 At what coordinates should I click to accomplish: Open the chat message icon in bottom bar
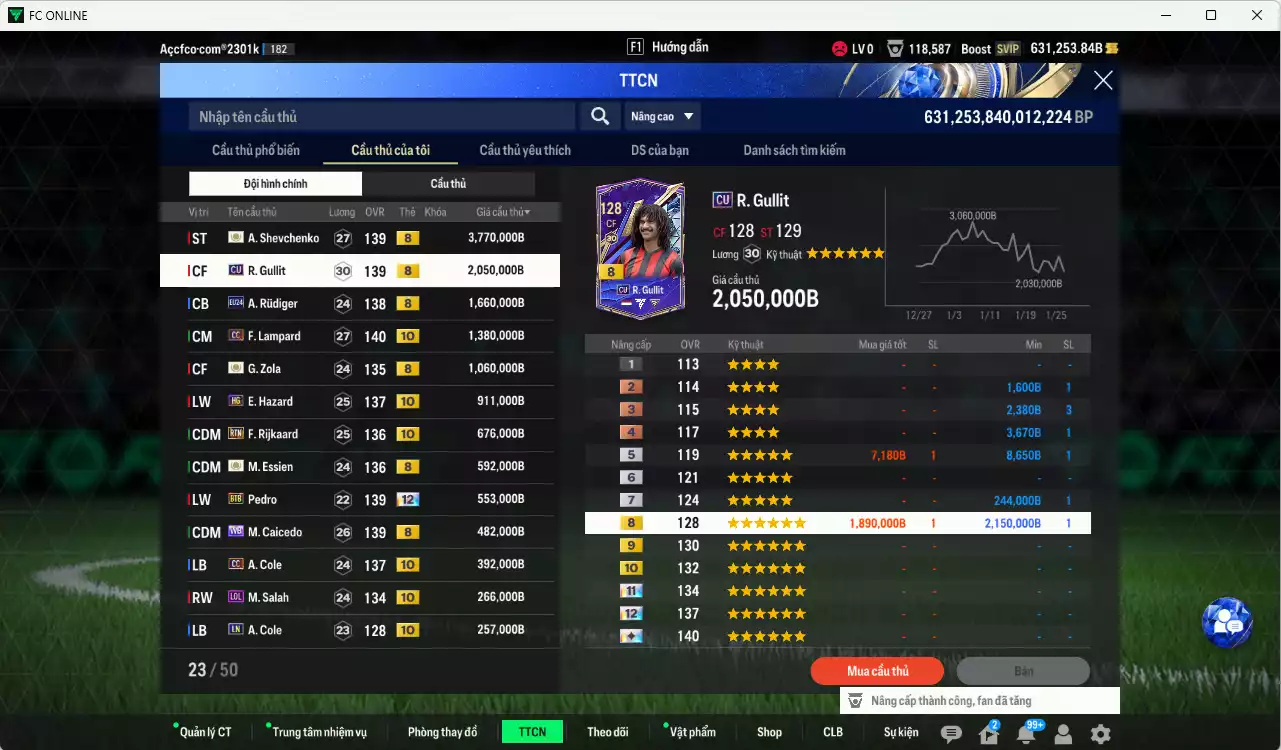click(953, 733)
